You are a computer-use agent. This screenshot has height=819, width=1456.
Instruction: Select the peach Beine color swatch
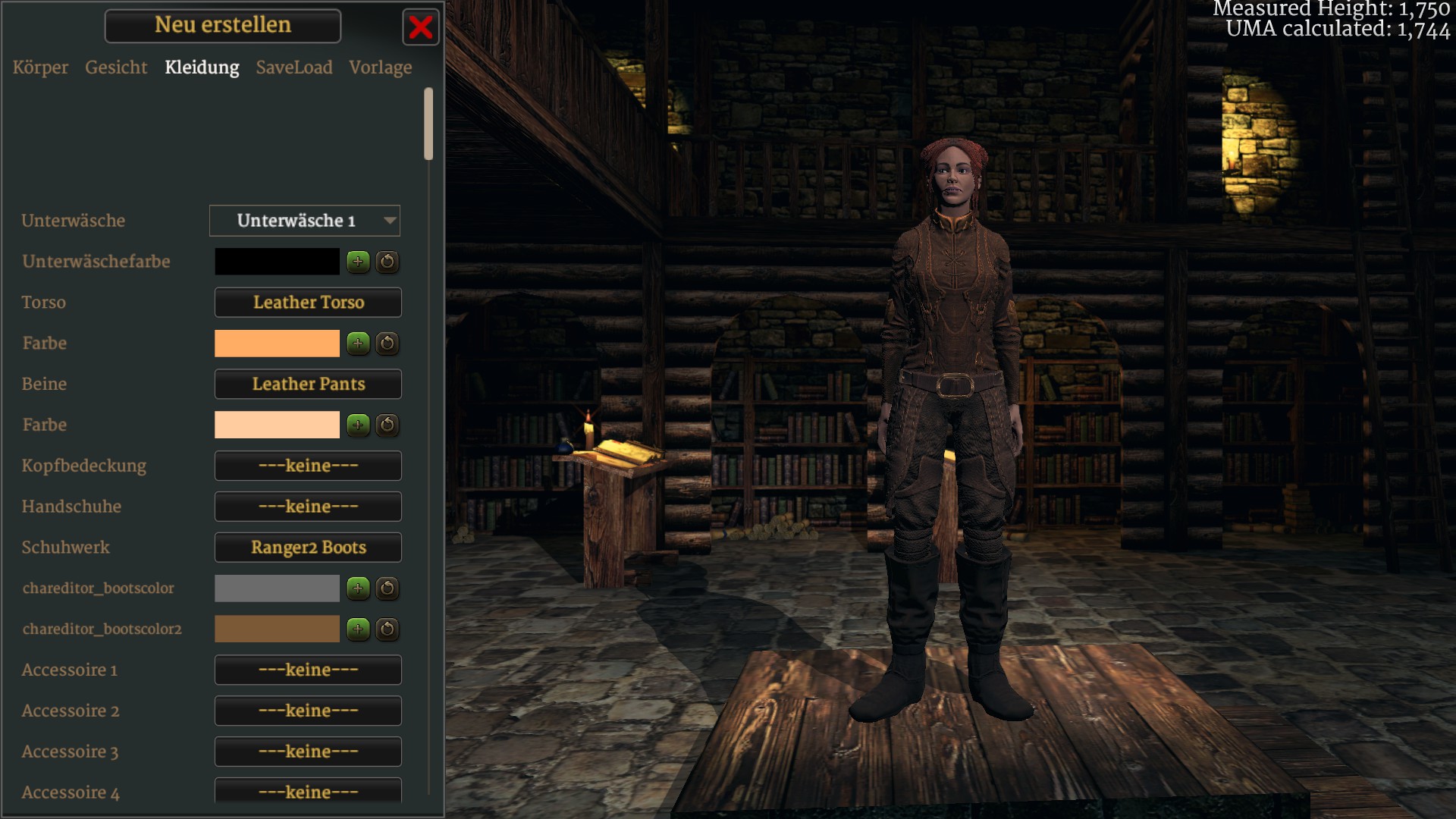277,425
